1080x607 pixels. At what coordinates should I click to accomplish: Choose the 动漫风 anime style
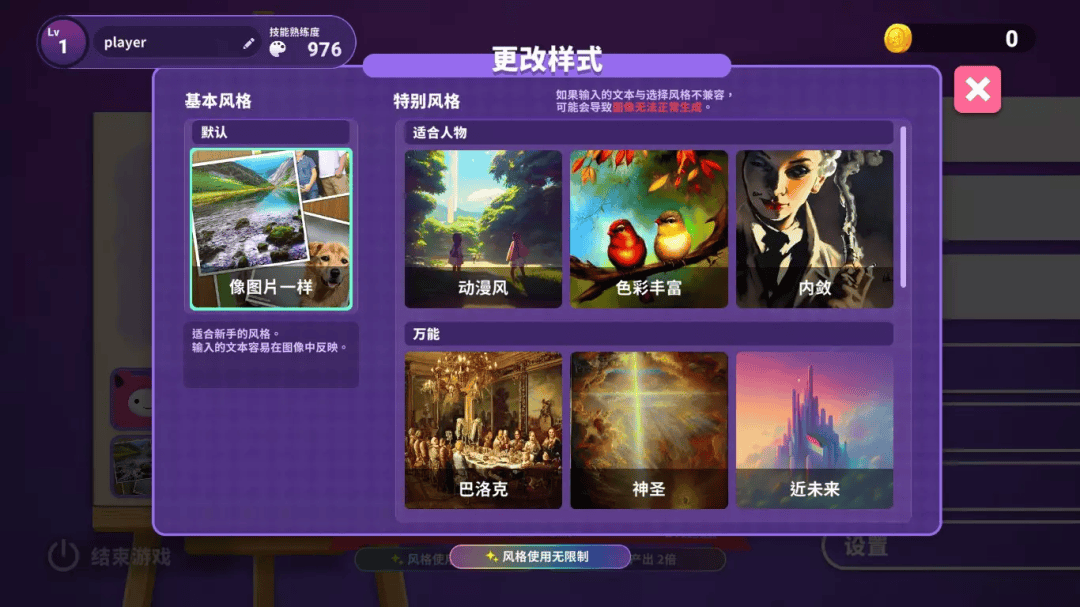click(483, 229)
